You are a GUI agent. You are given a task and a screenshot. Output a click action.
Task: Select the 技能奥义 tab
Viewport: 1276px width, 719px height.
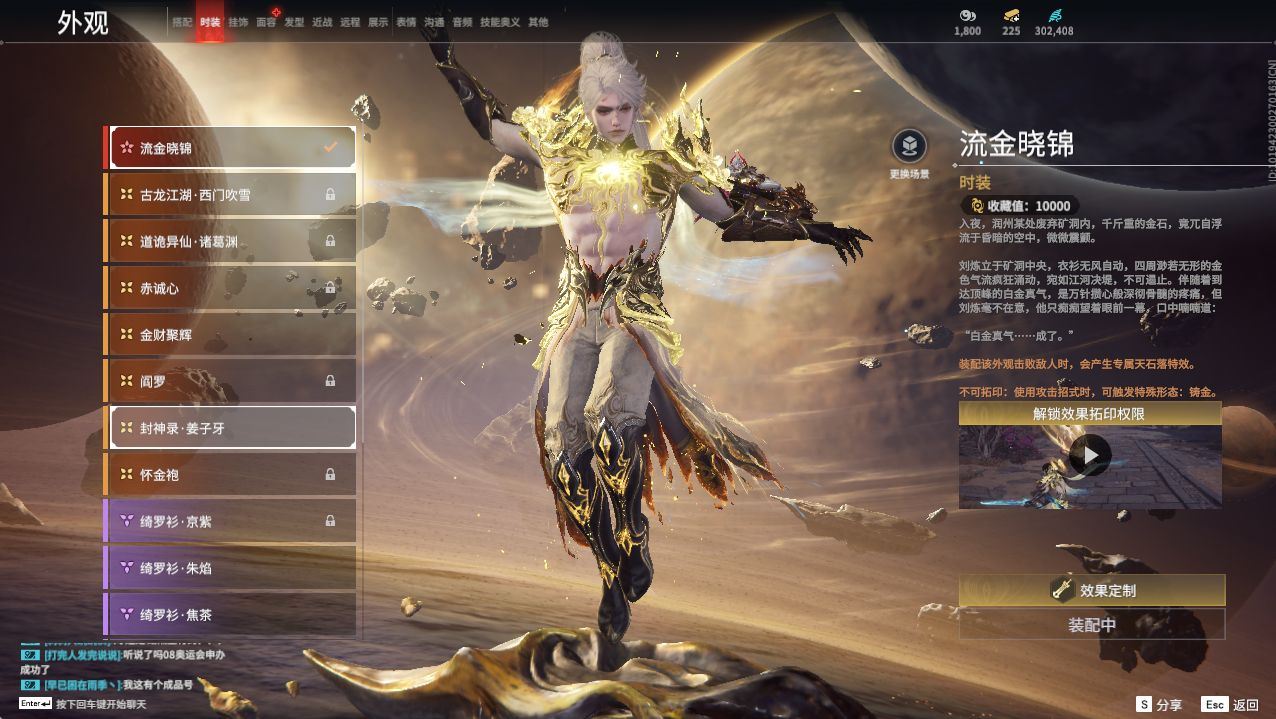click(x=500, y=22)
